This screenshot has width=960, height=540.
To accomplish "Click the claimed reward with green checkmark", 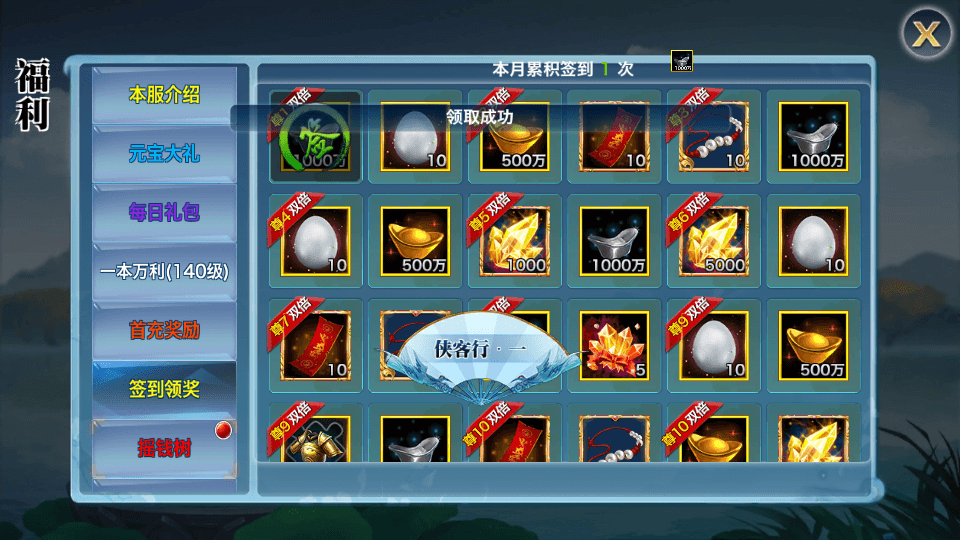I will pyautogui.click(x=315, y=137).
